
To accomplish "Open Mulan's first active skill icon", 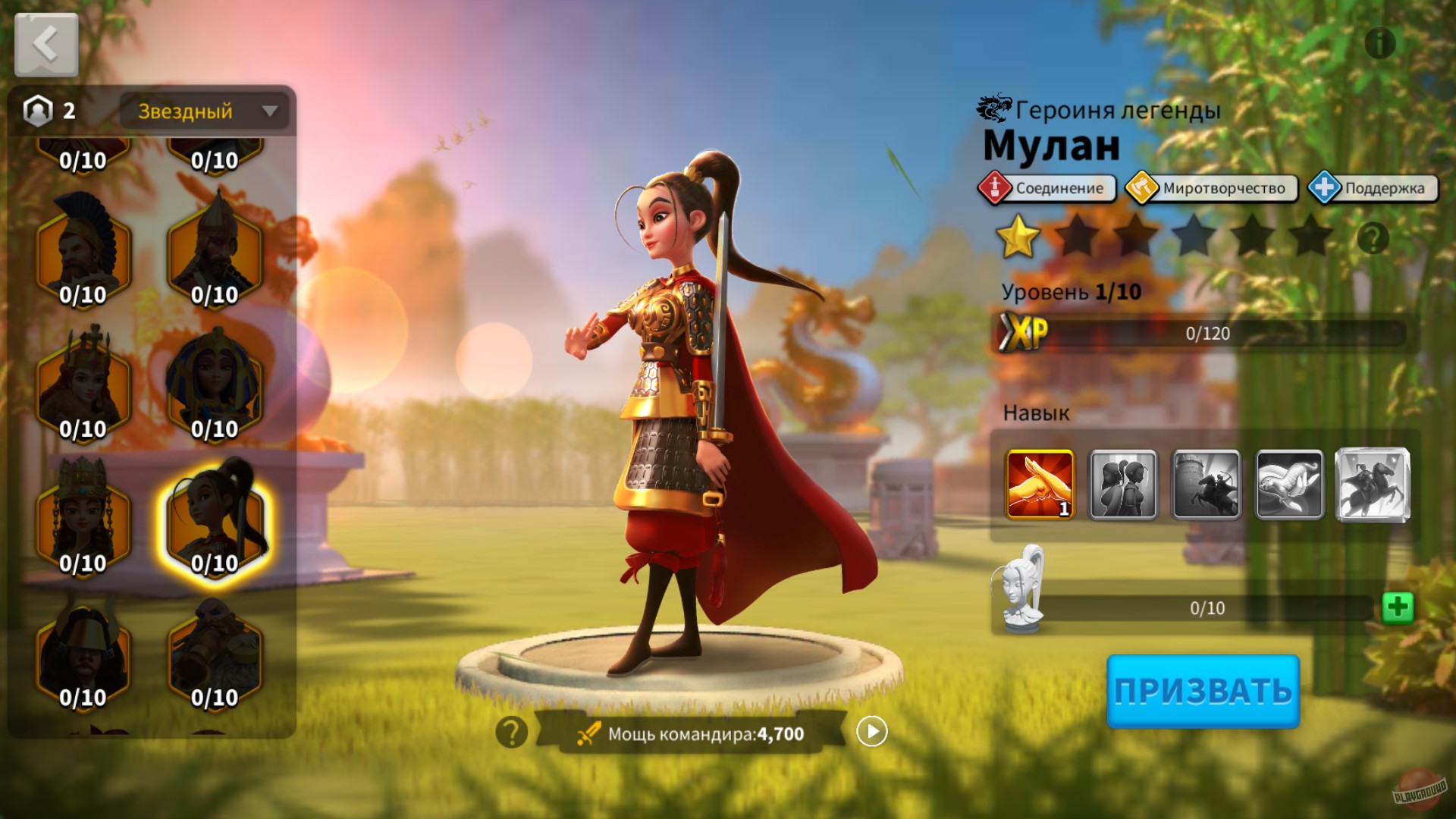I will [1039, 483].
